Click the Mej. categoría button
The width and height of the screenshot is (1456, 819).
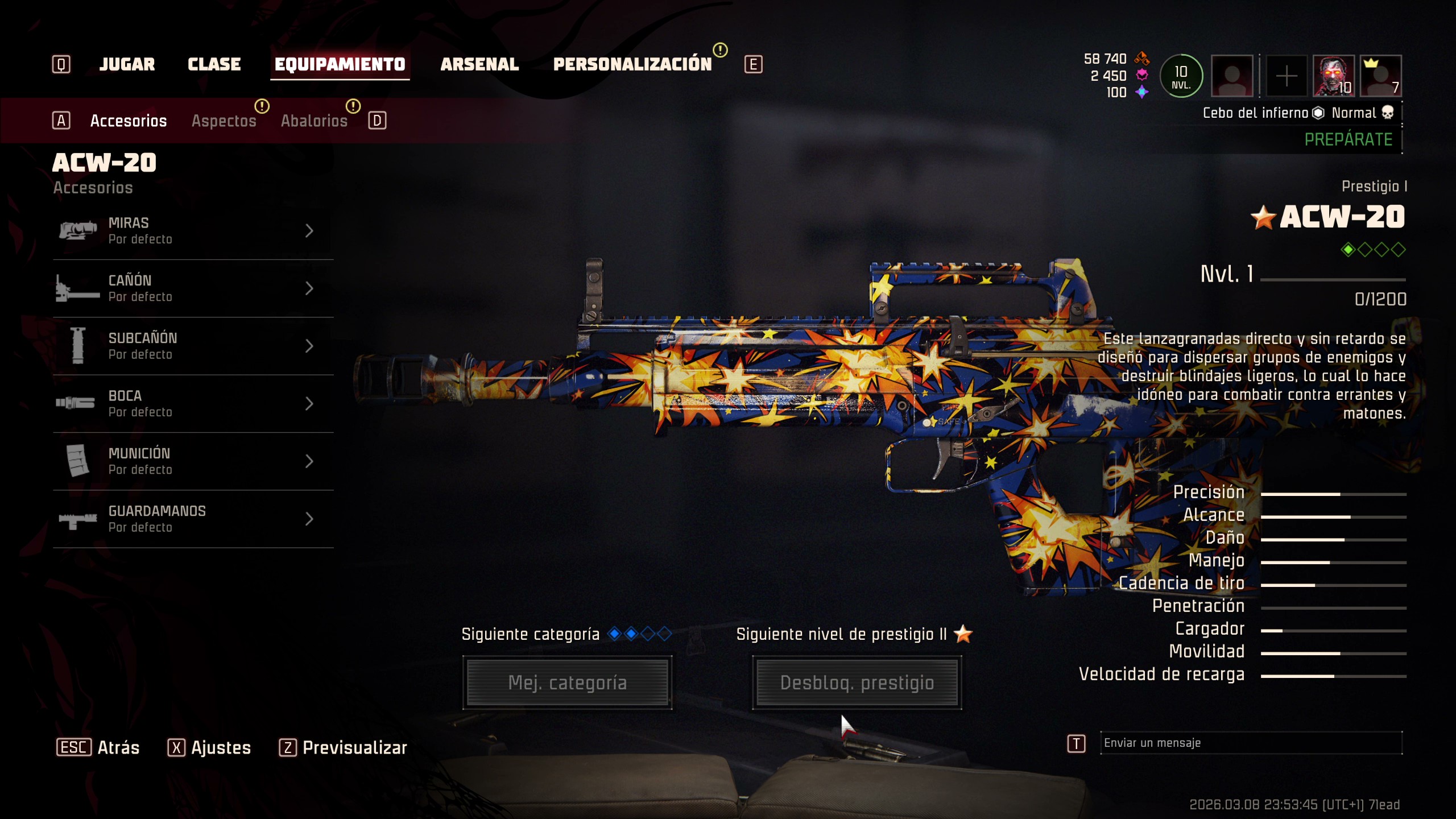coord(567,682)
